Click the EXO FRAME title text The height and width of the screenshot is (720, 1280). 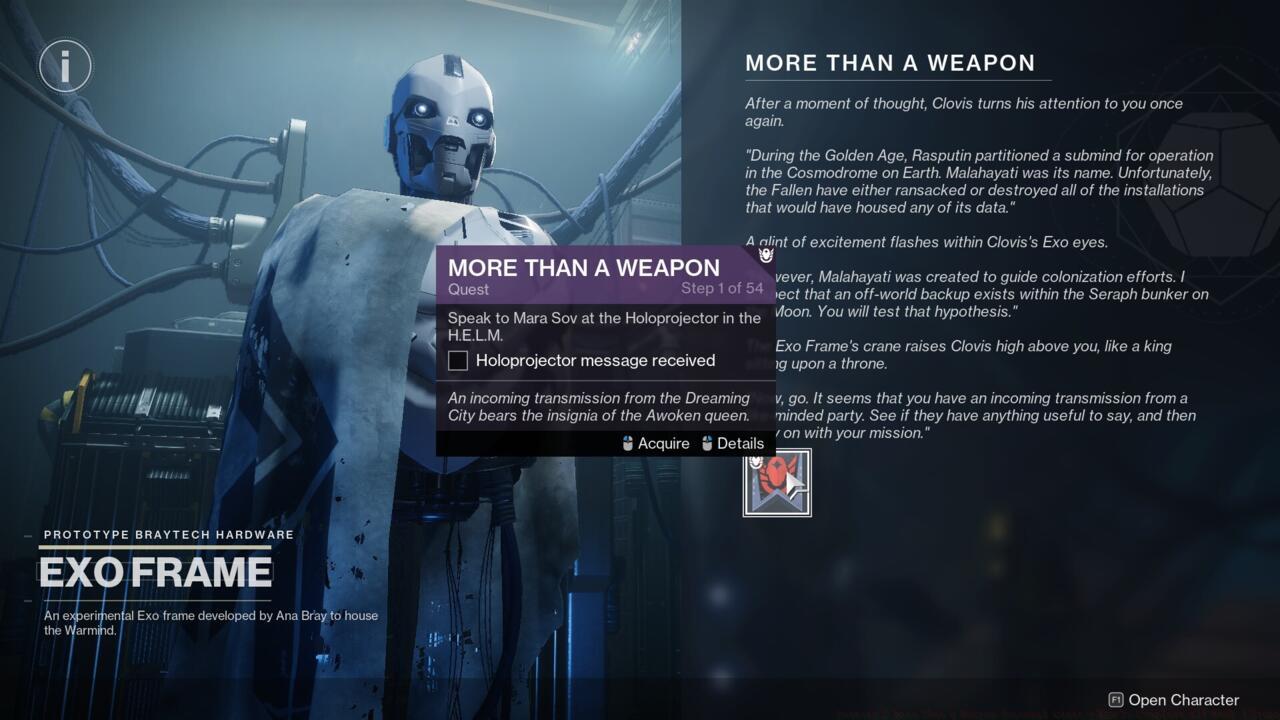(x=155, y=572)
